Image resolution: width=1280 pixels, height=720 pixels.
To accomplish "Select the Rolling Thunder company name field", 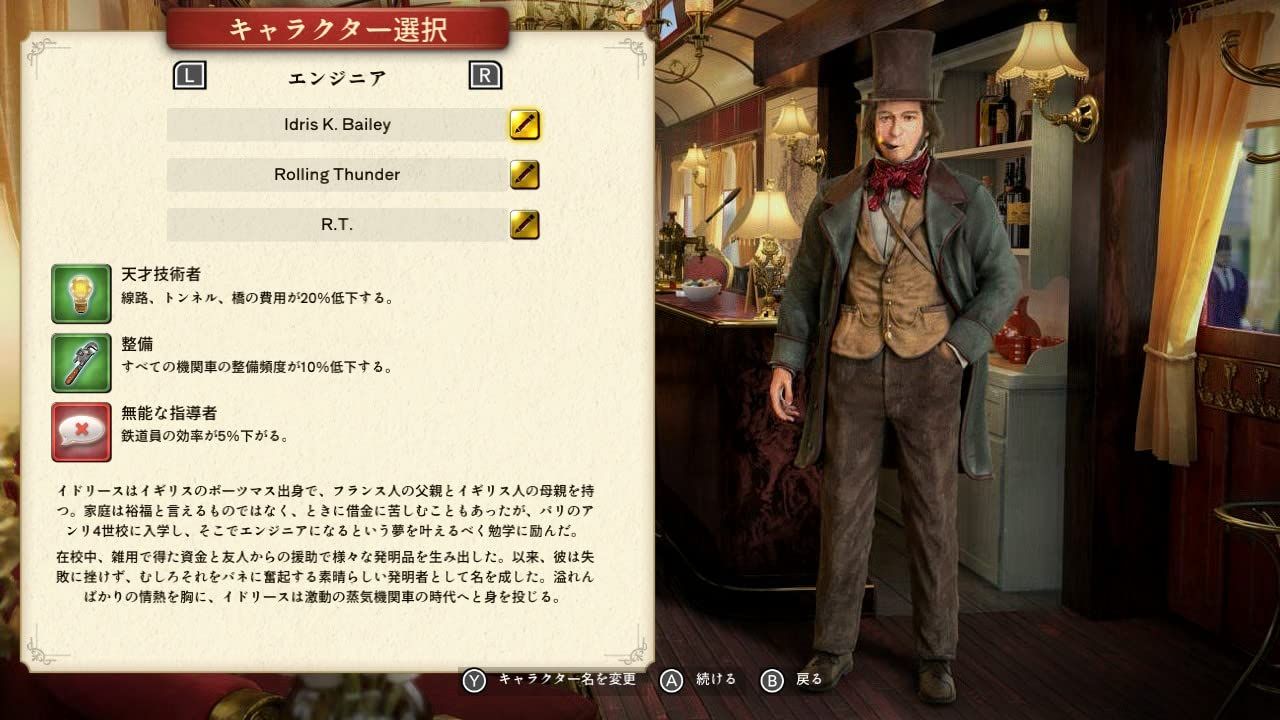I will [338, 174].
